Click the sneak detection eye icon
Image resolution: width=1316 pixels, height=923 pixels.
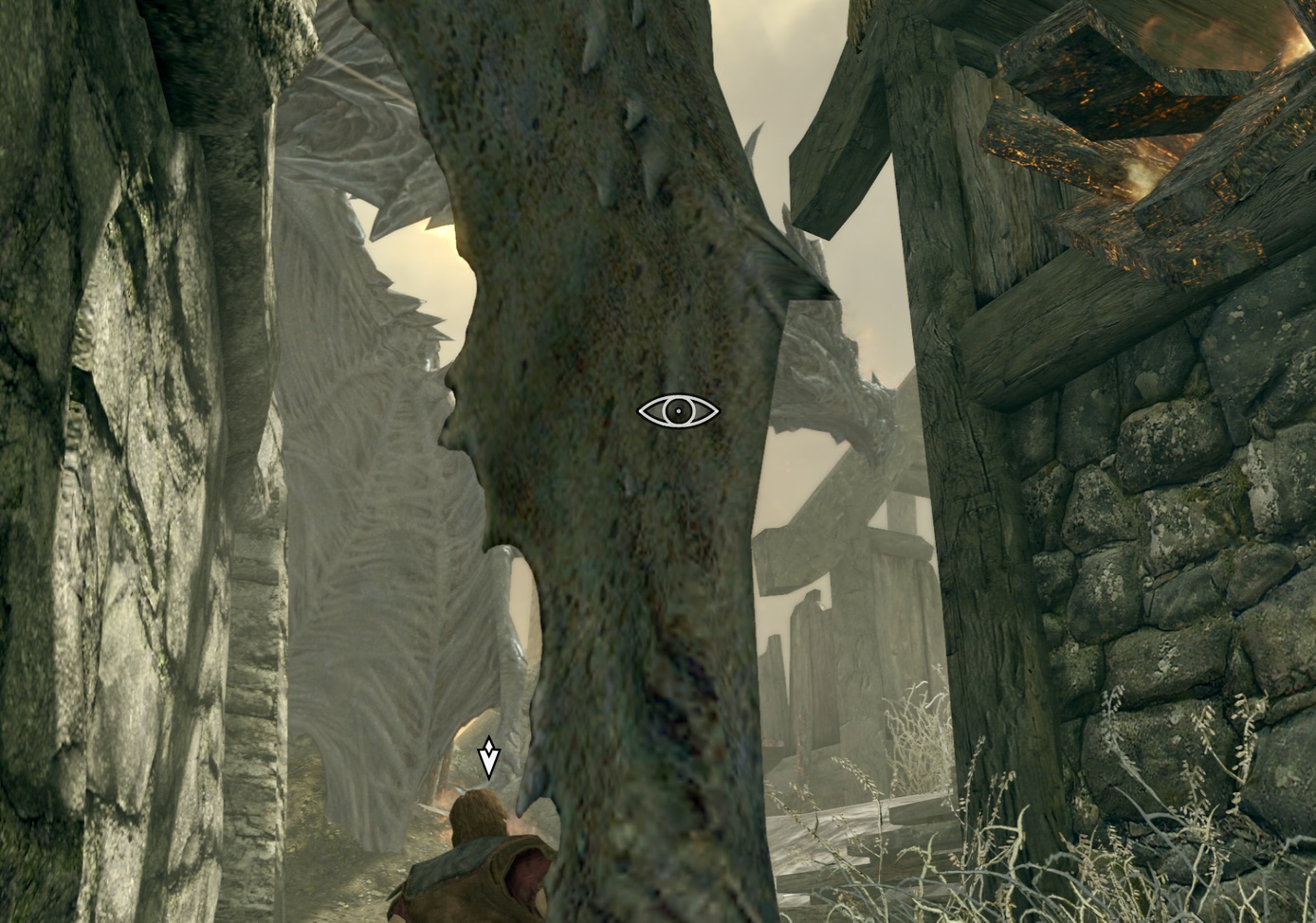[x=678, y=410]
